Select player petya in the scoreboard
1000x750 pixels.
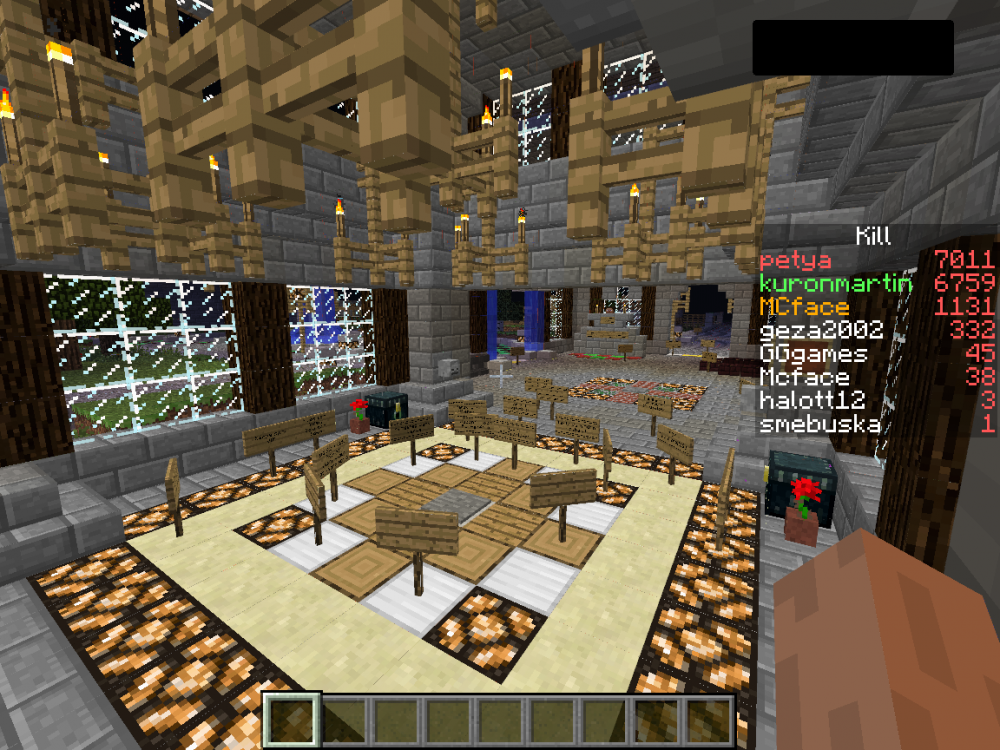point(797,260)
